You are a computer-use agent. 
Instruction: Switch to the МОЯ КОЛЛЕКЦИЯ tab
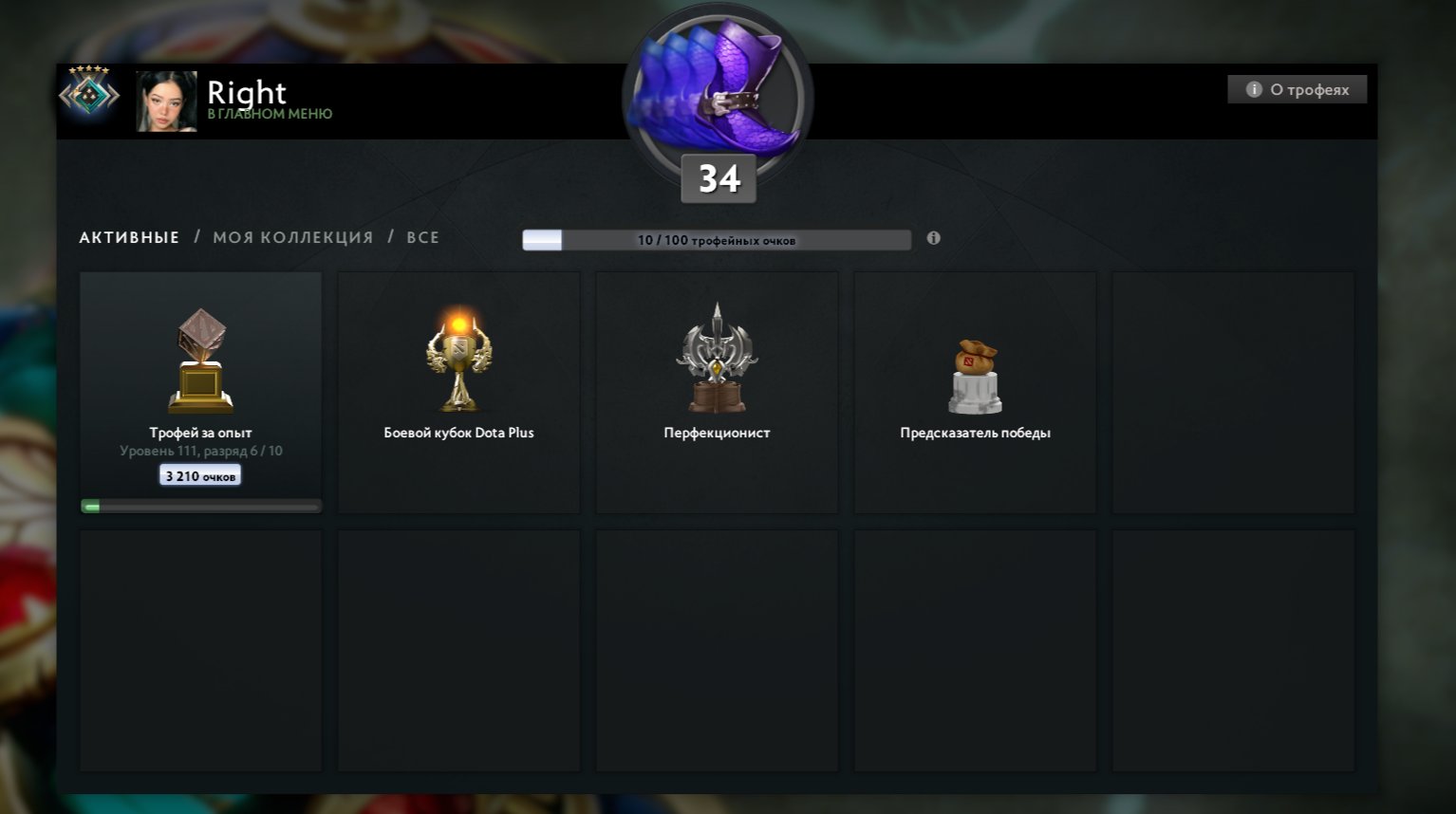291,237
